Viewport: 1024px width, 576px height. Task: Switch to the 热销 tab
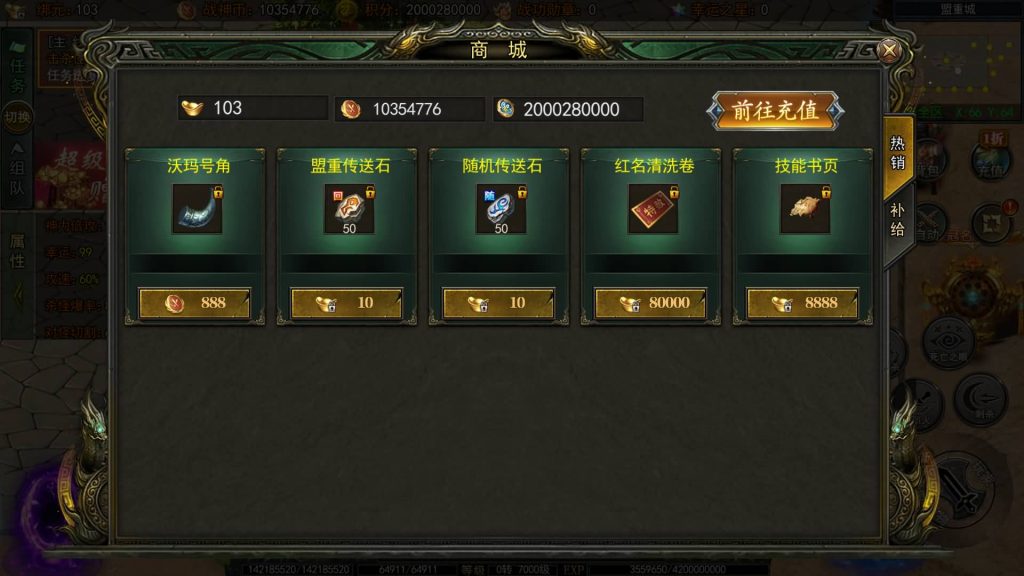tap(898, 150)
